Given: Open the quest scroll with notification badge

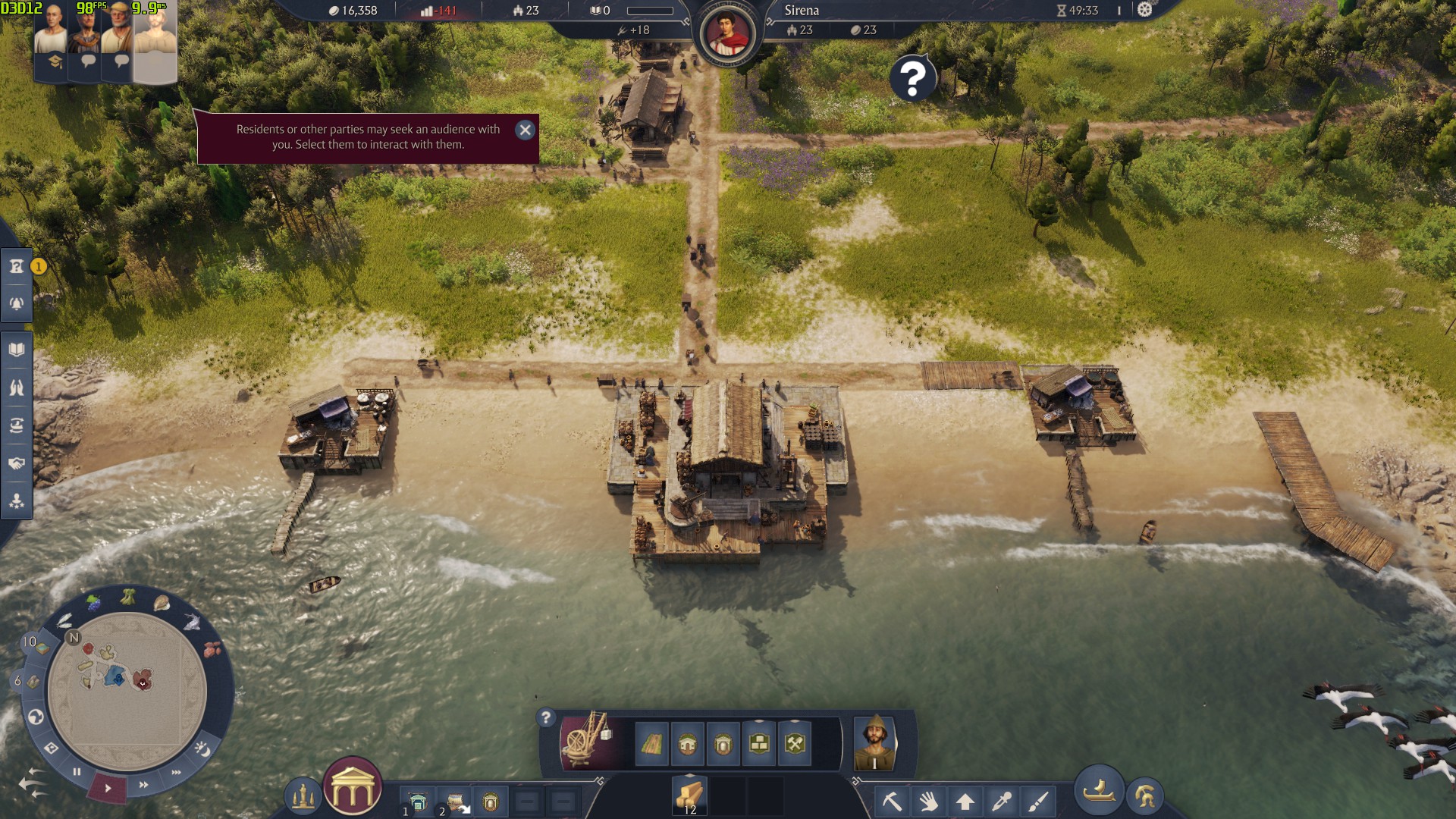Looking at the screenshot, I should (x=17, y=267).
